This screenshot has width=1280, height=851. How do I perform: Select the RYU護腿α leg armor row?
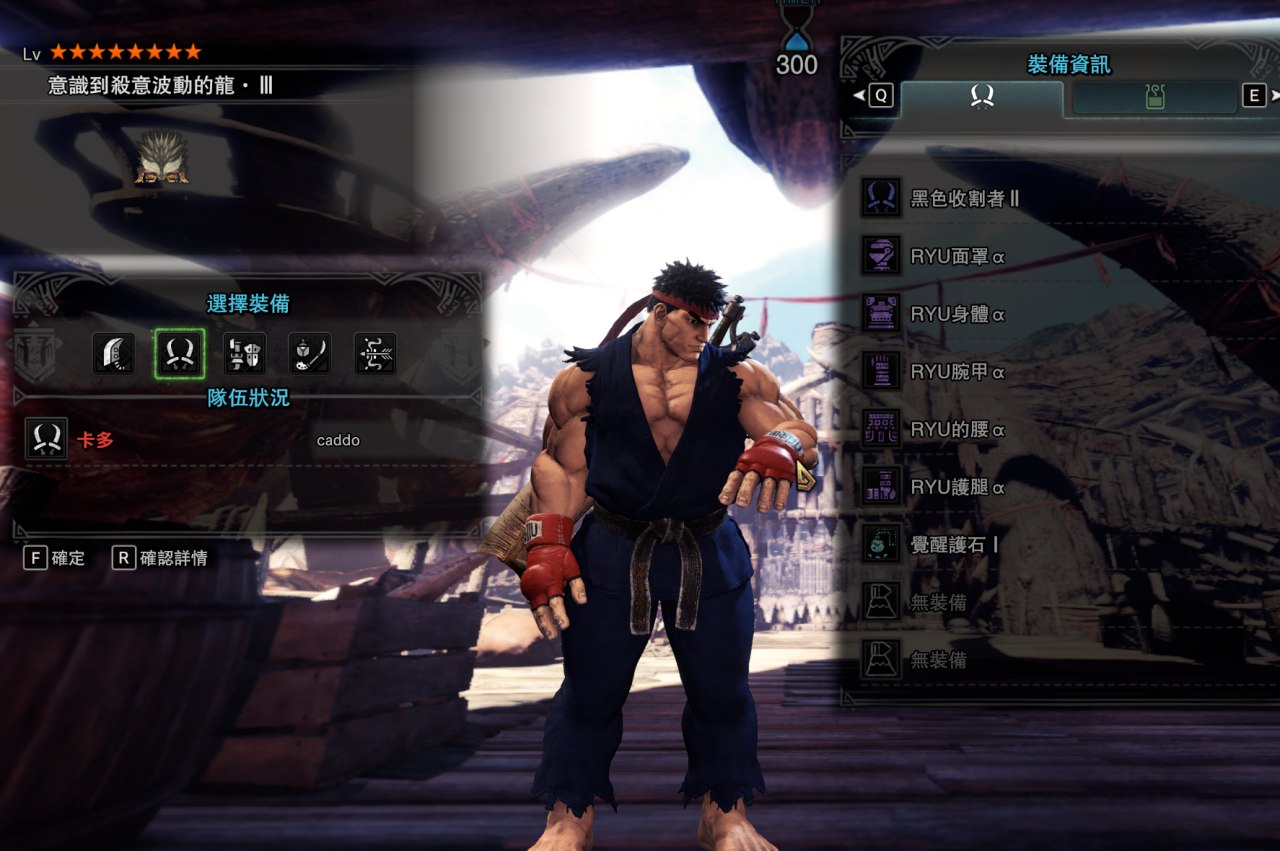(x=1060, y=487)
